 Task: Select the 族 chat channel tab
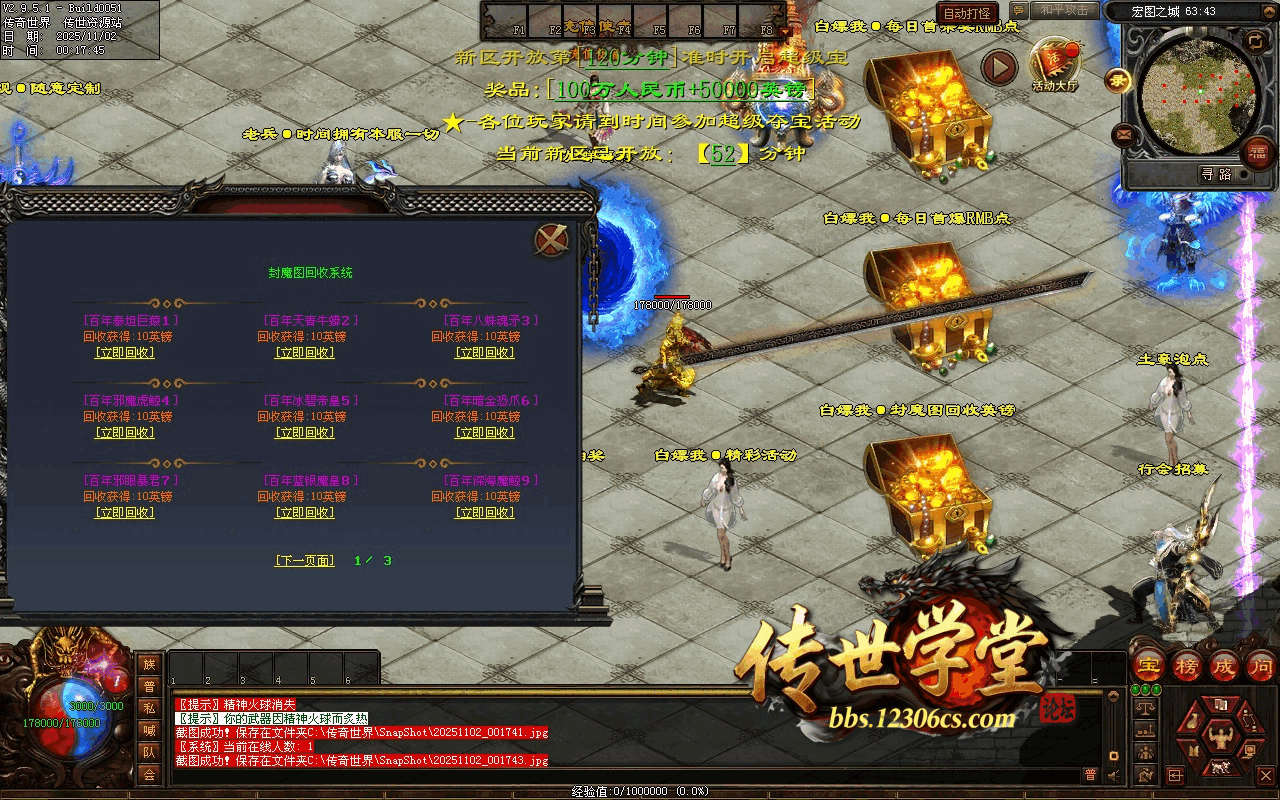coord(149,664)
